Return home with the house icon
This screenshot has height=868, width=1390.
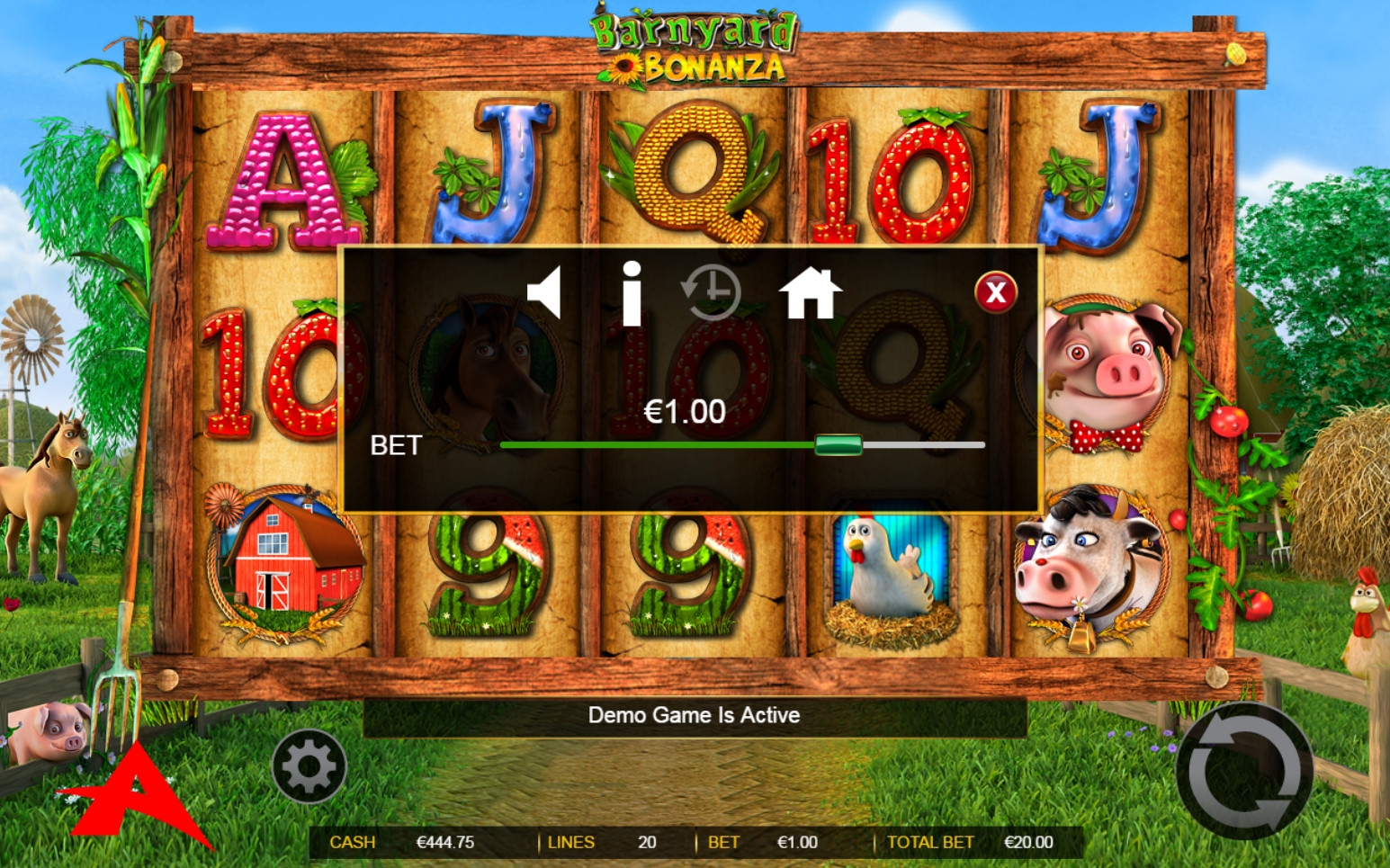point(810,293)
